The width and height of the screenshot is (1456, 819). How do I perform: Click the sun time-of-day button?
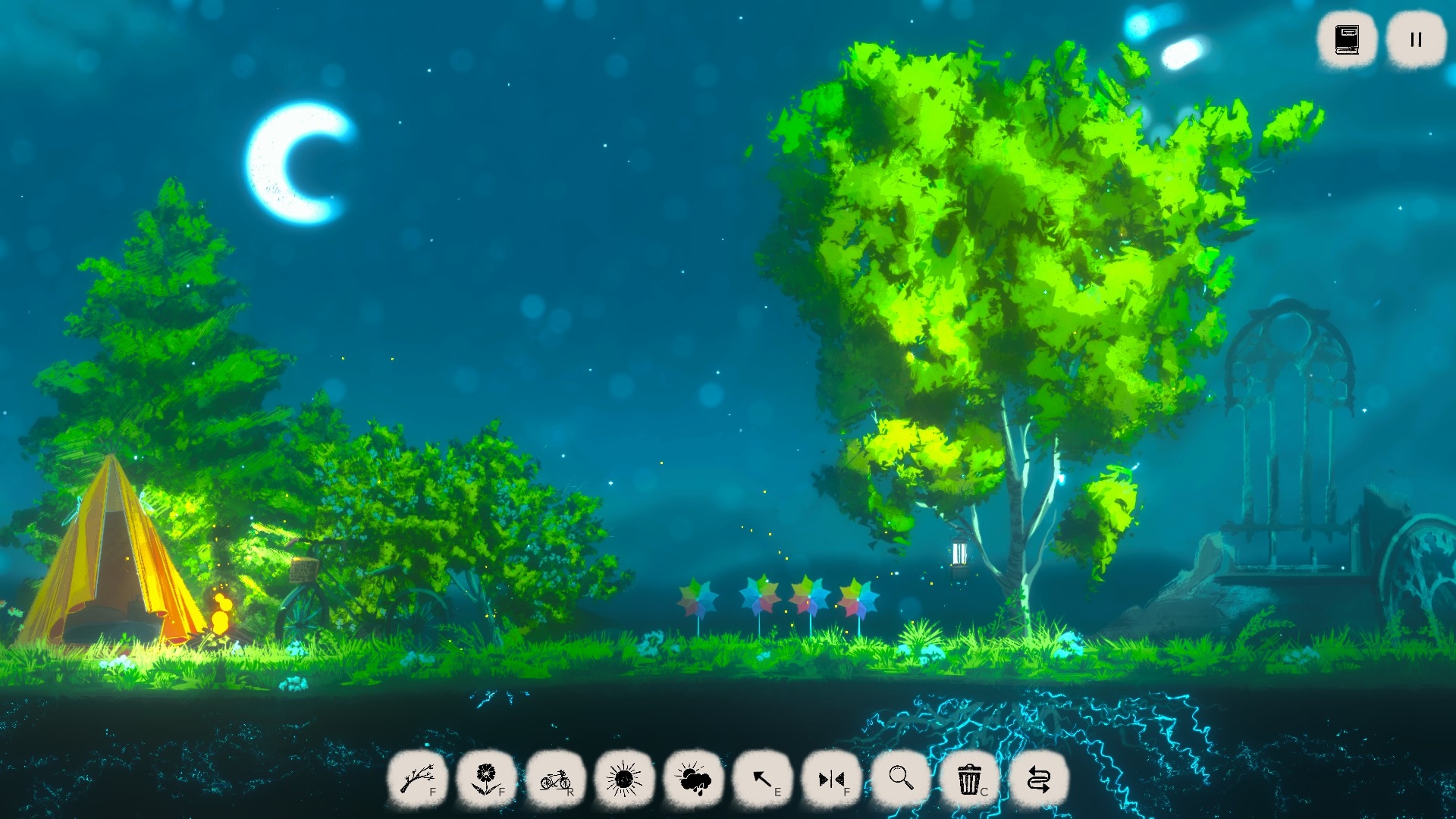(x=624, y=779)
